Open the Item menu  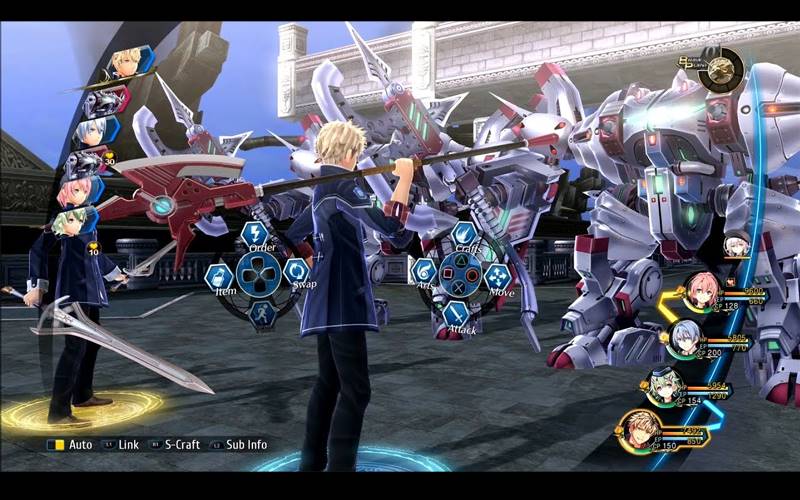point(219,276)
